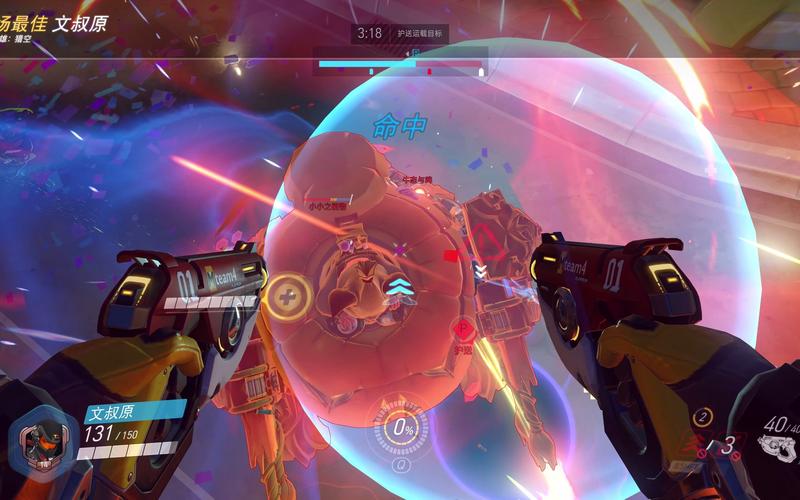Open the payload objective progress tracker

(x=401, y=67)
